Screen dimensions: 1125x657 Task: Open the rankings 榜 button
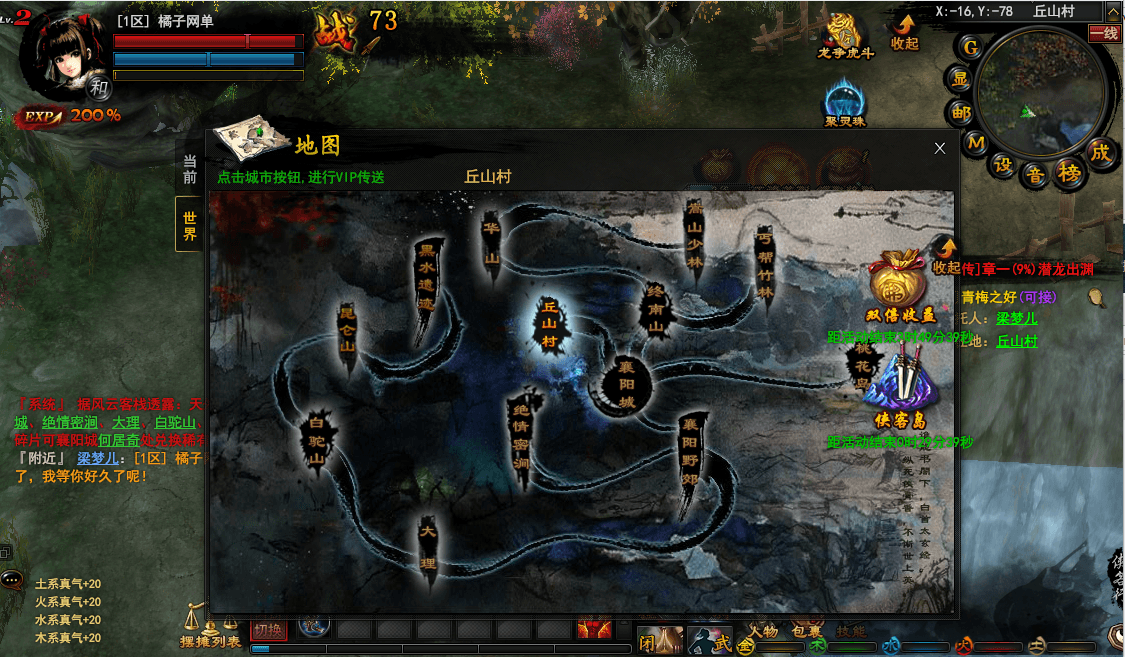click(x=1070, y=172)
